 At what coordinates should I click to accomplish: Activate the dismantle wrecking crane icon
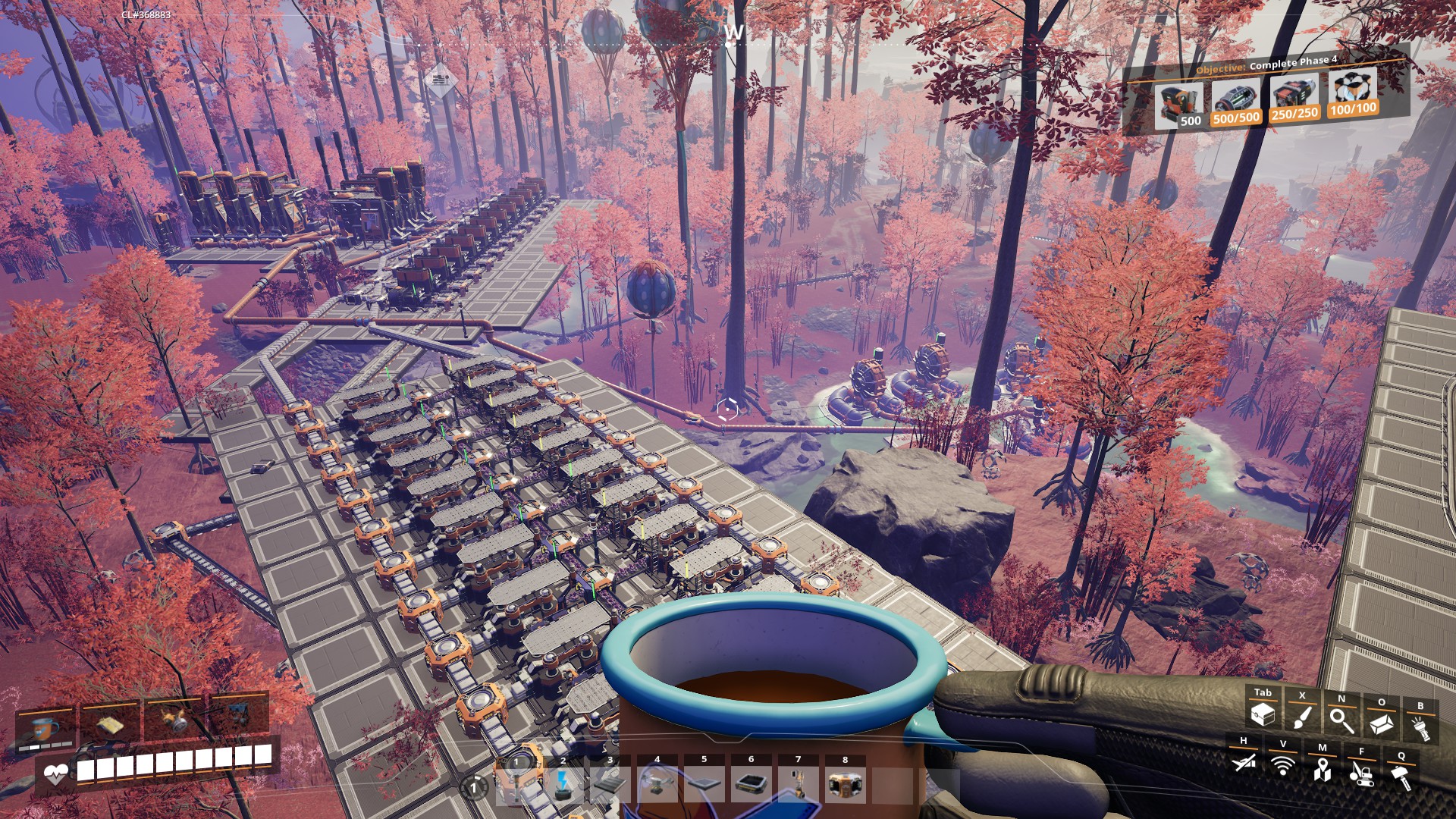pyautogui.click(x=1362, y=773)
